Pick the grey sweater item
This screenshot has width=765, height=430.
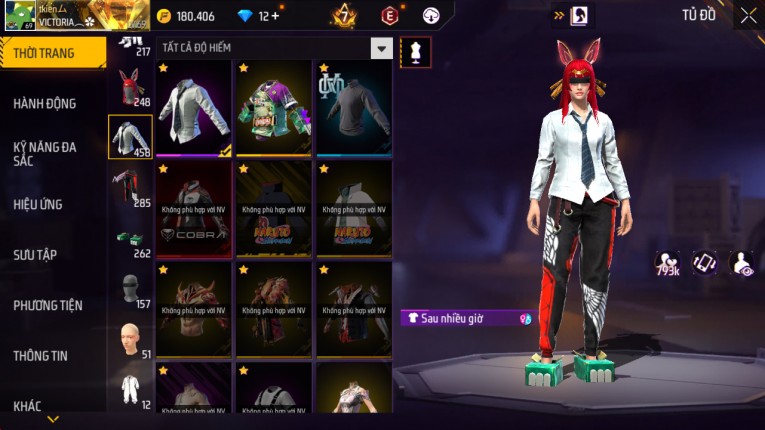(354, 108)
